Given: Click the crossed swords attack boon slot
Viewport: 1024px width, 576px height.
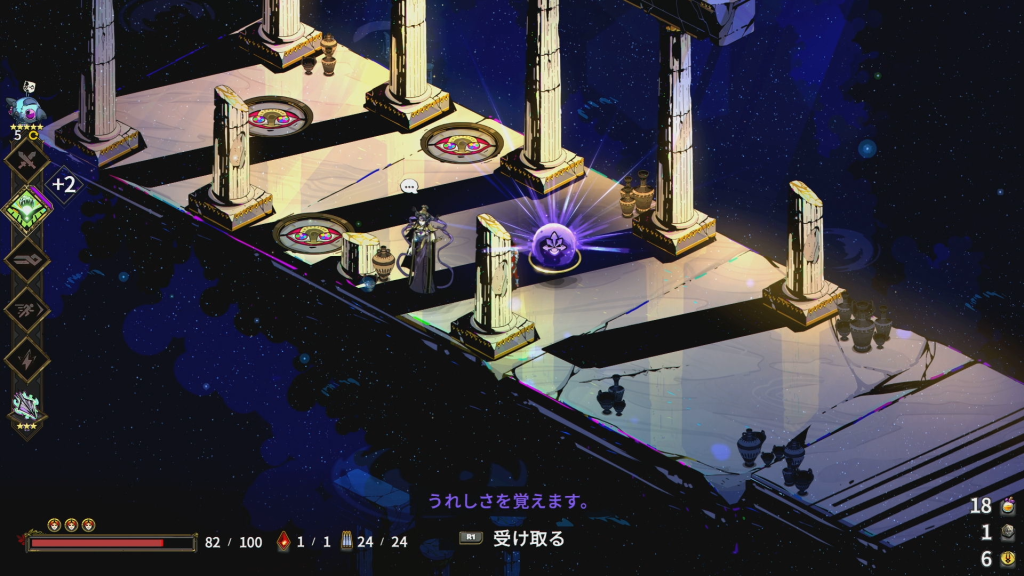Looking at the screenshot, I should coord(27,162).
